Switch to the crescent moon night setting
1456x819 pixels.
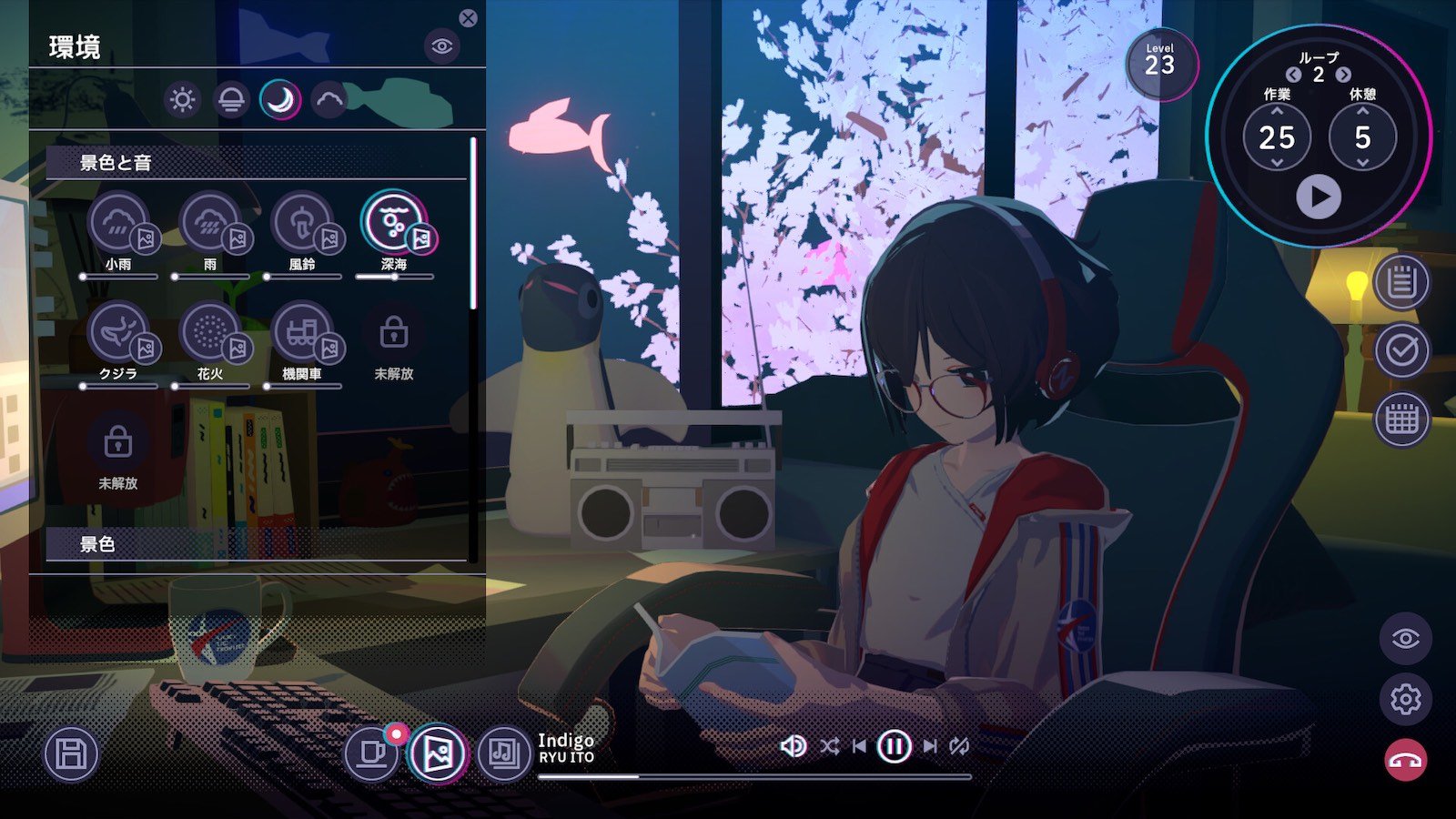coord(280,99)
